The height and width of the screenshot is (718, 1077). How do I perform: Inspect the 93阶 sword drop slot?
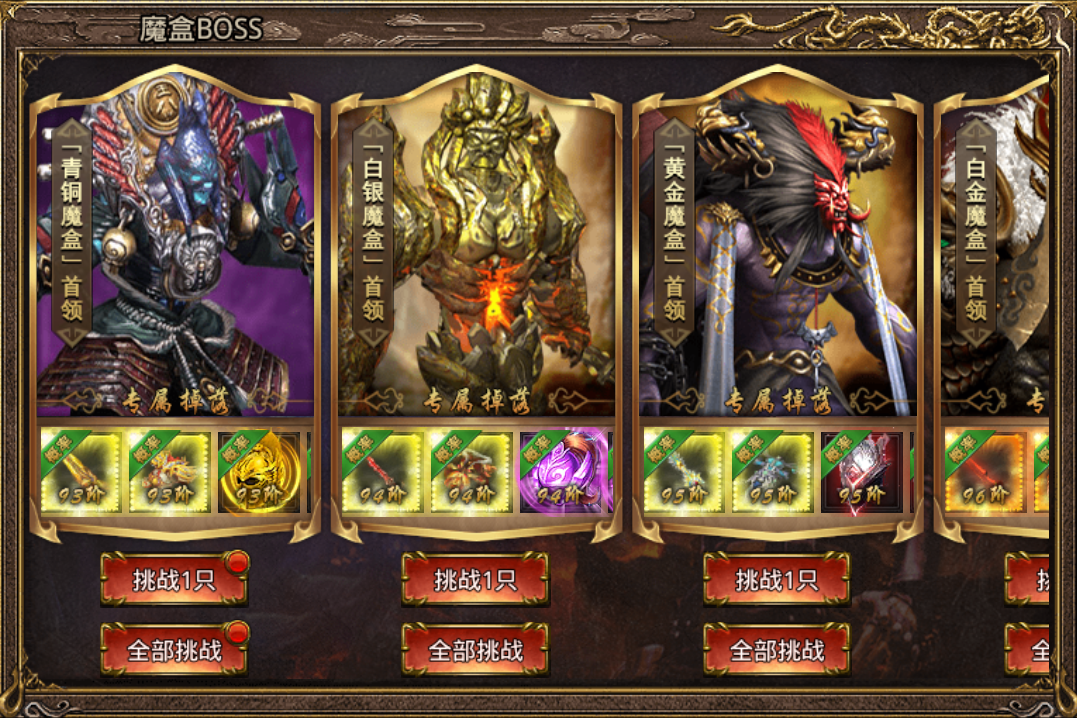click(x=81, y=472)
